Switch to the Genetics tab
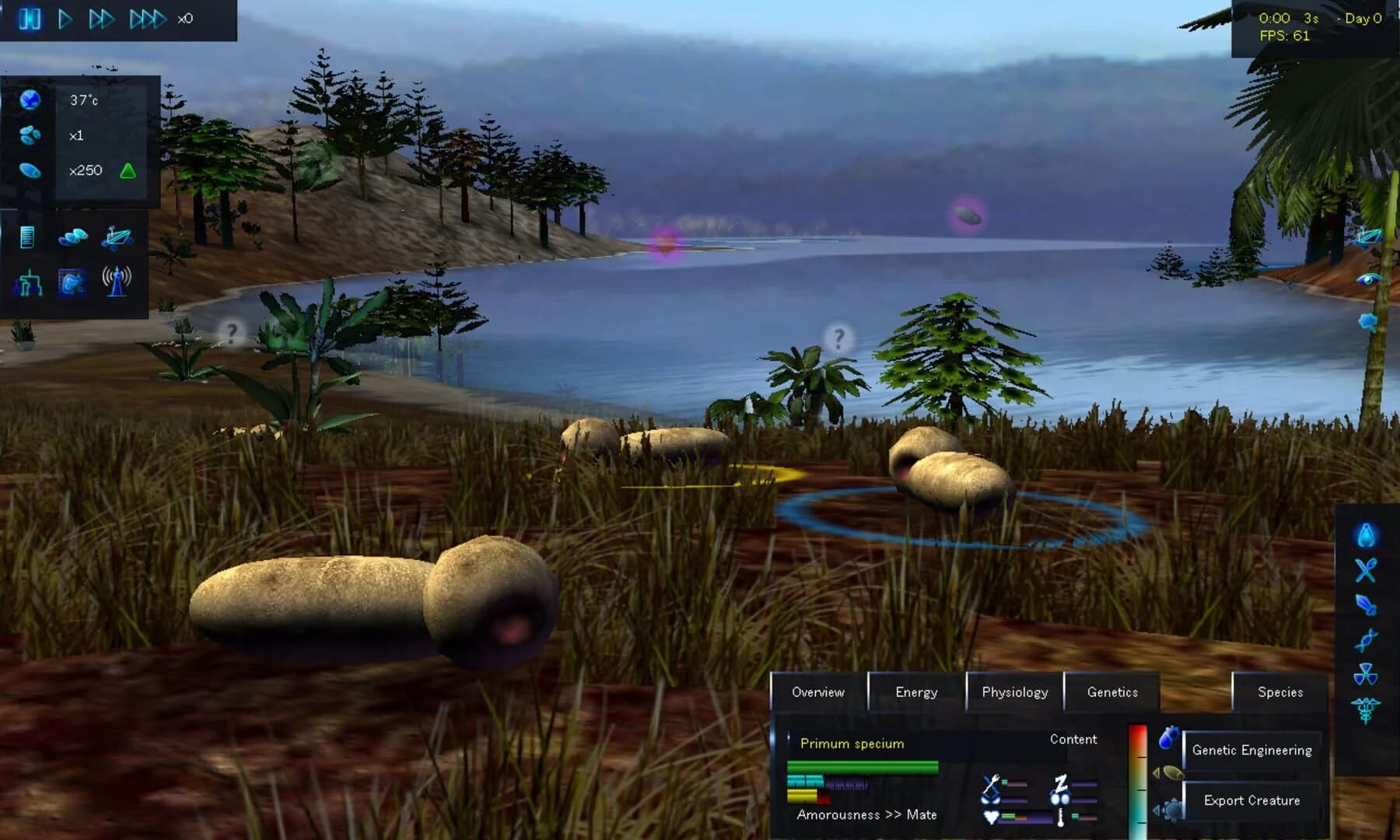The image size is (1400, 840). (x=1111, y=691)
